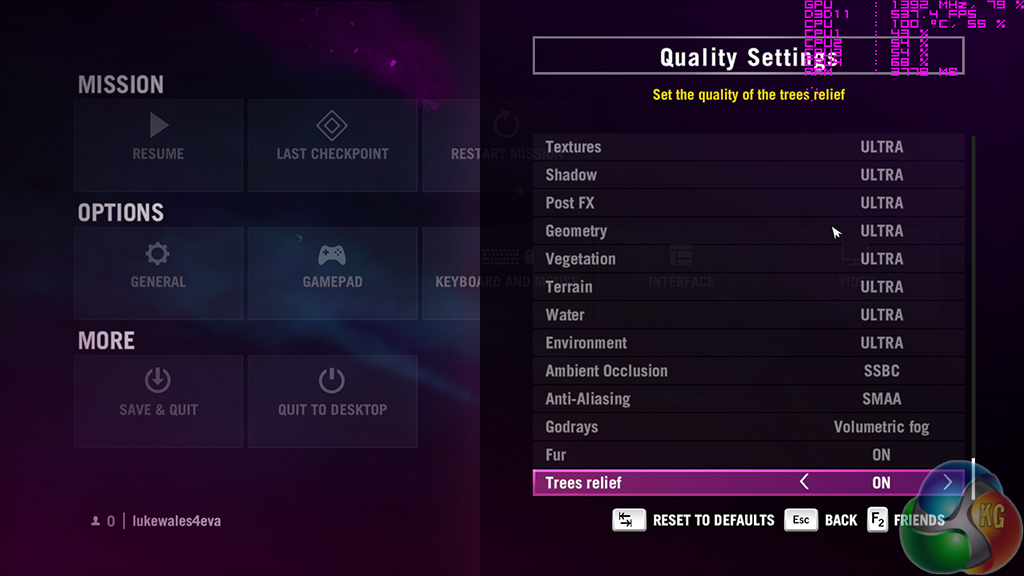
Task: Go back with the Back button
Action: (x=822, y=520)
